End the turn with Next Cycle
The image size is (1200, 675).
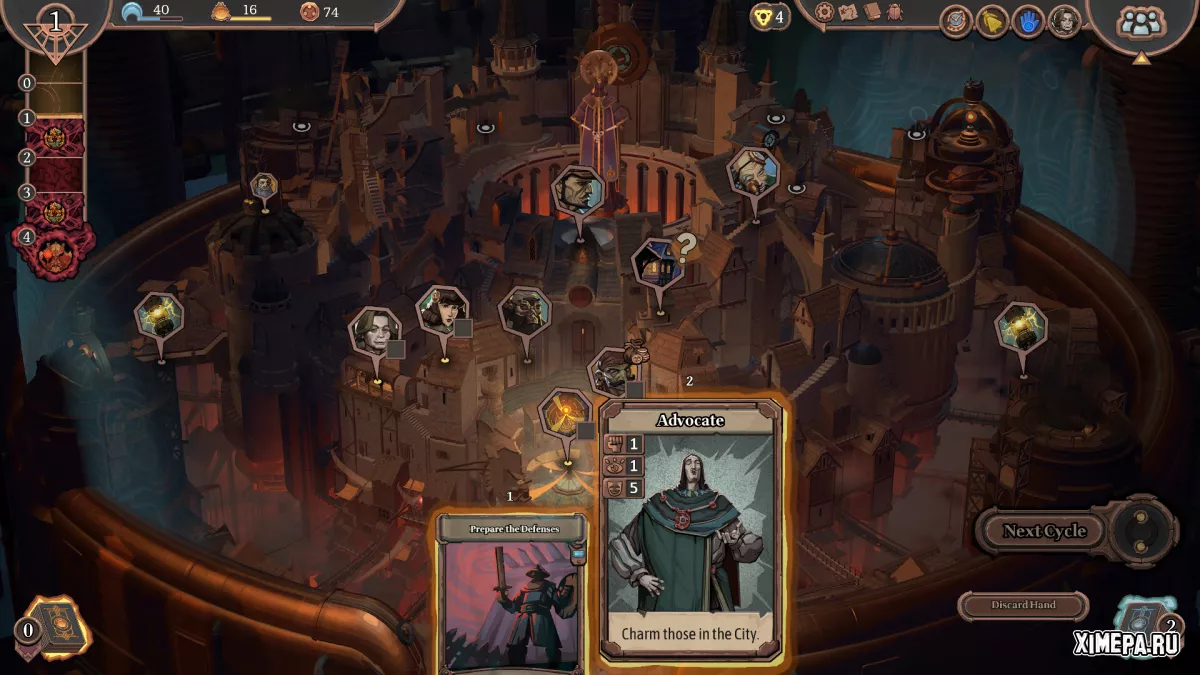pyautogui.click(x=1045, y=531)
